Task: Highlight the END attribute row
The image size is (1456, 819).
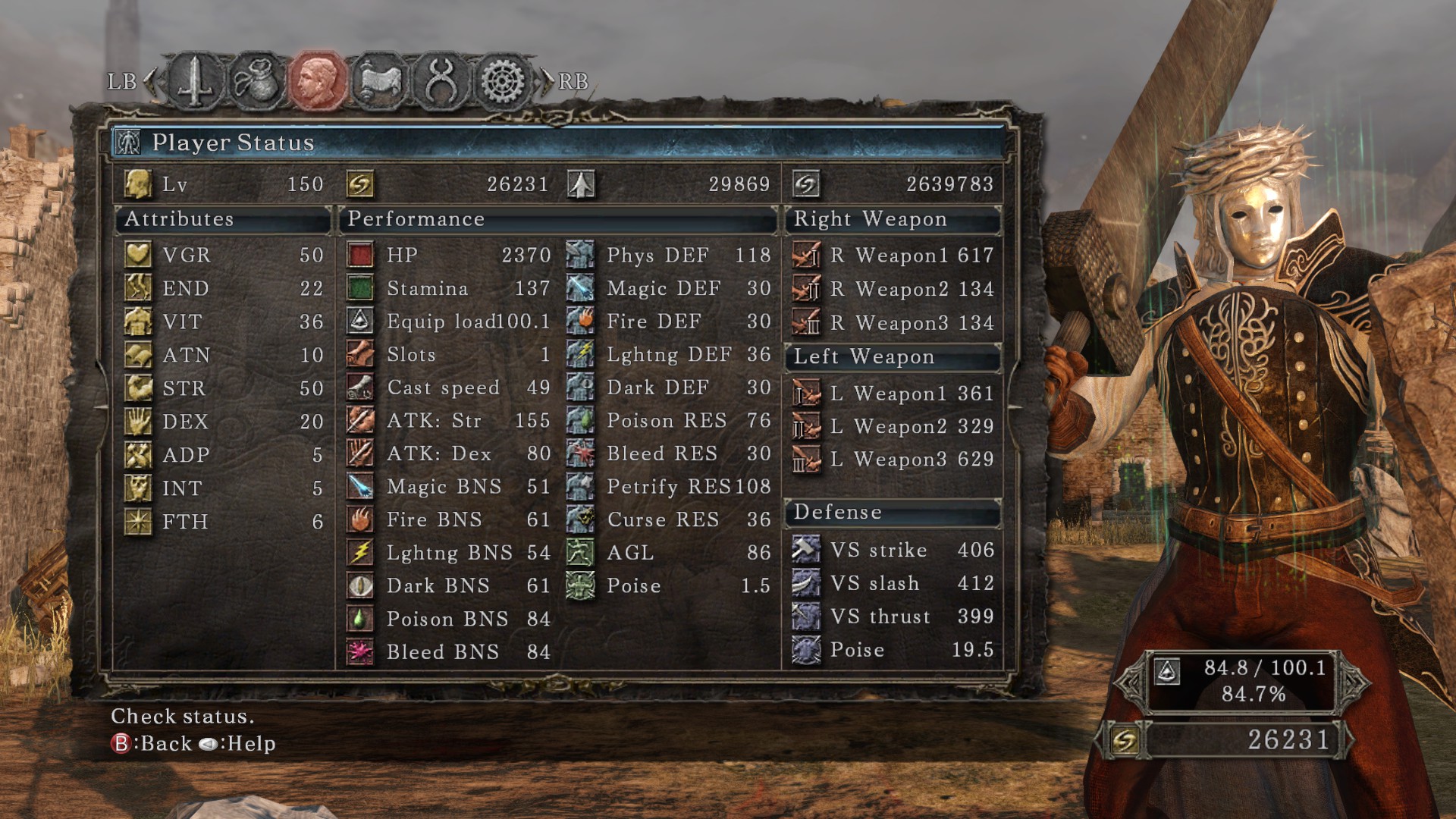Action: (x=224, y=288)
